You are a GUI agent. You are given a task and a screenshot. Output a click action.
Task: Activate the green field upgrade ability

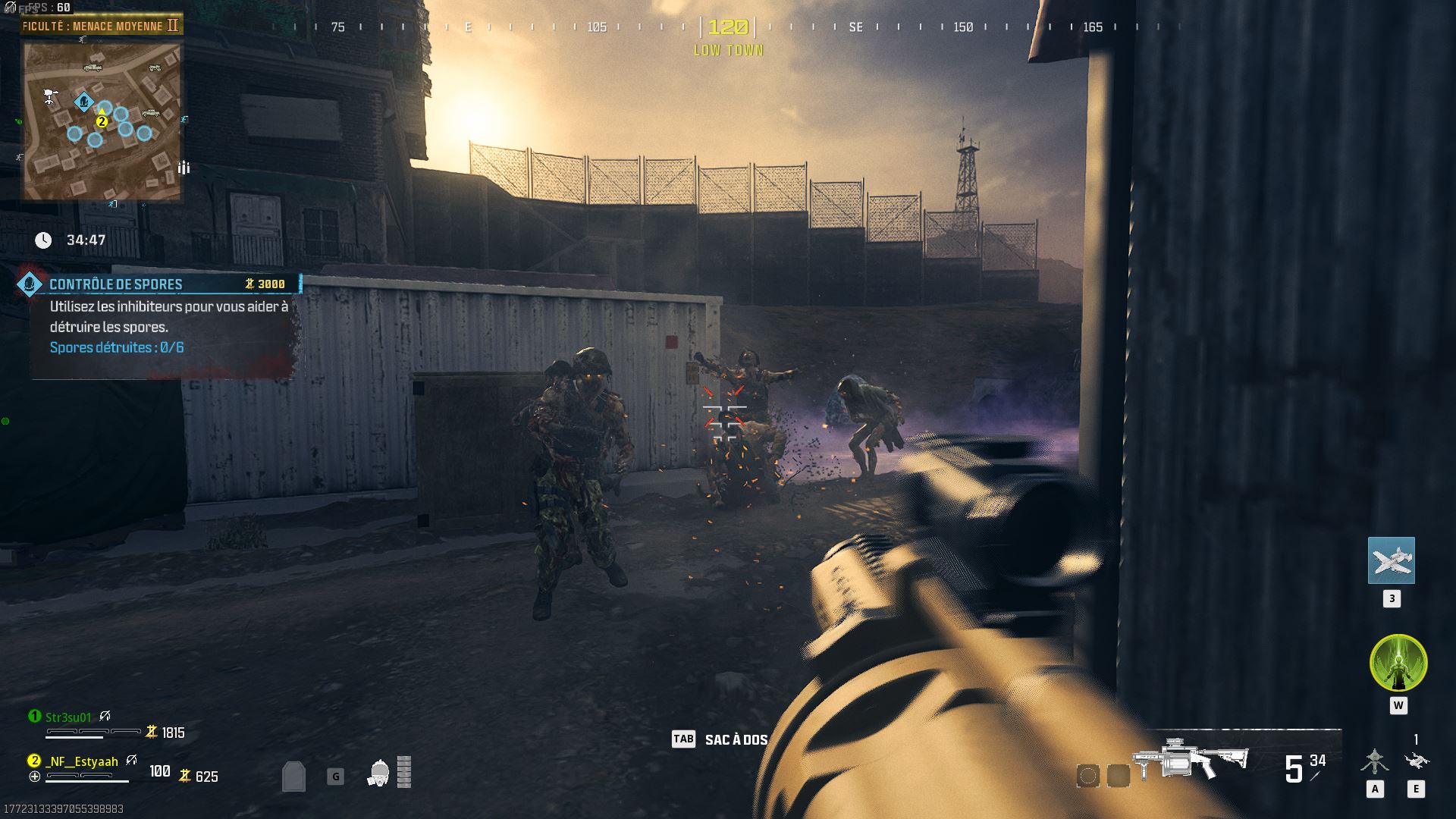[x=1398, y=664]
